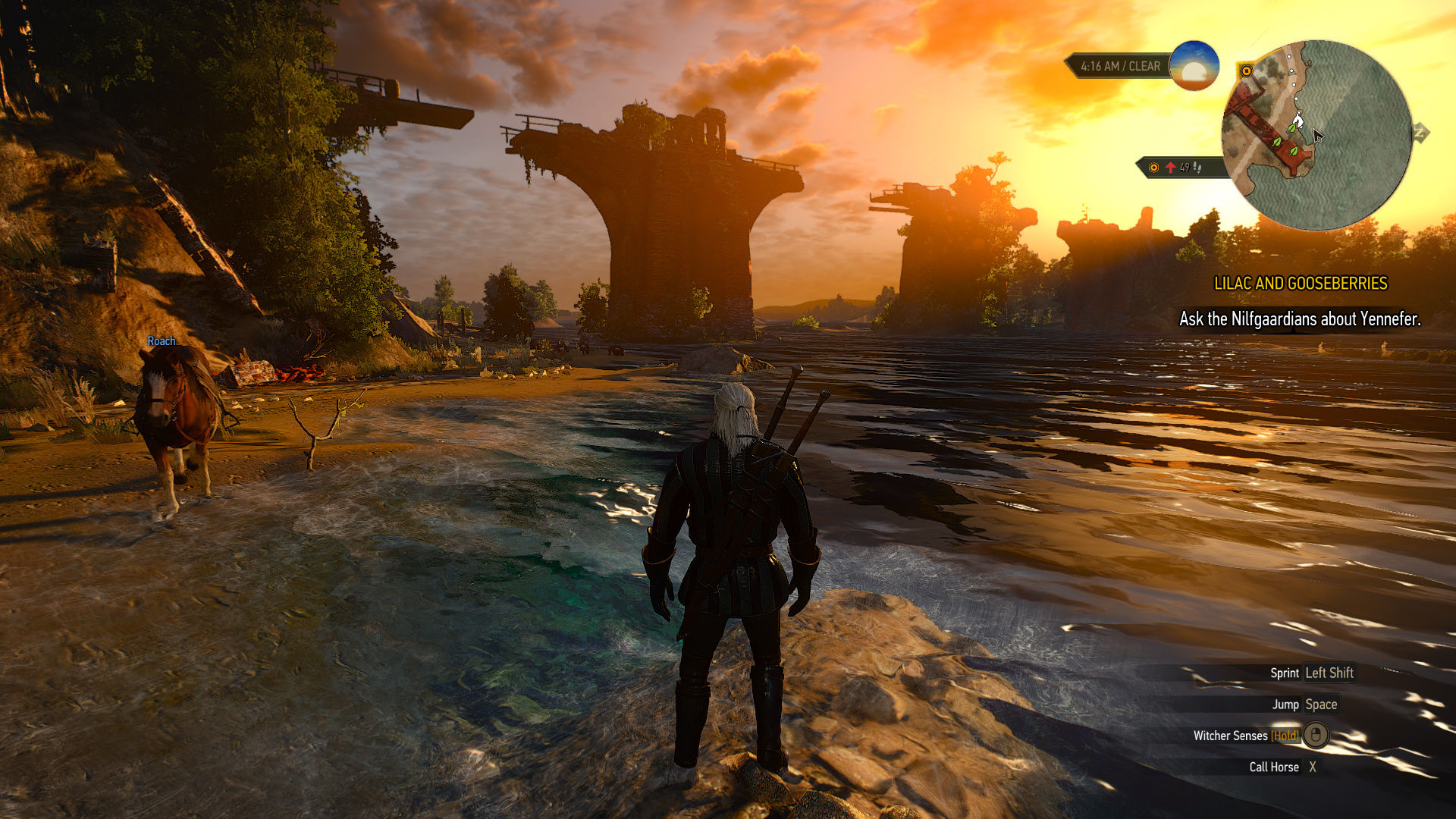
Task: Select the Lilac and Gooseberries quest title
Action: [x=1301, y=284]
